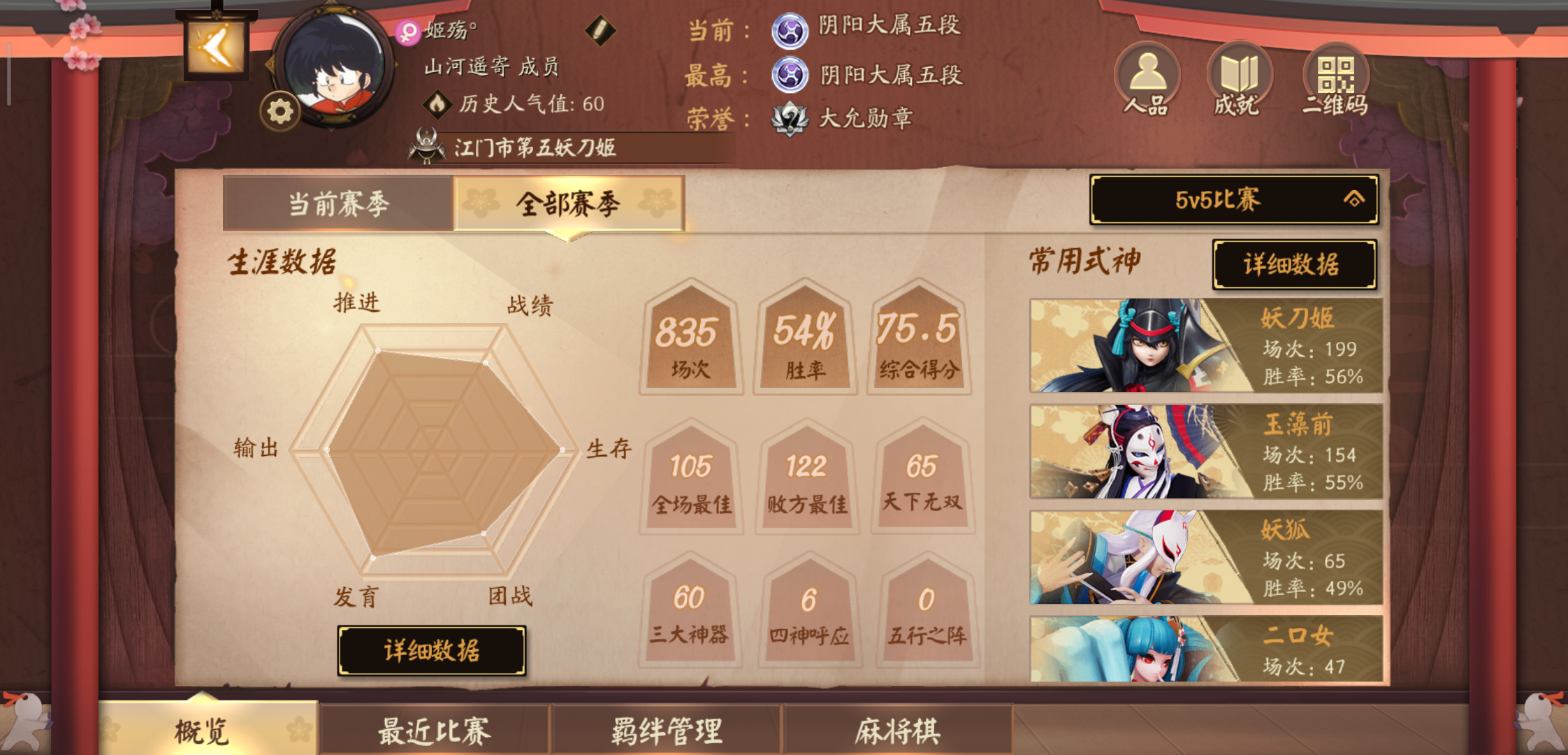Screen dimensions: 1568x755
Task: Select the 妖刀姬 shikigami card
Action: pyautogui.click(x=1203, y=347)
